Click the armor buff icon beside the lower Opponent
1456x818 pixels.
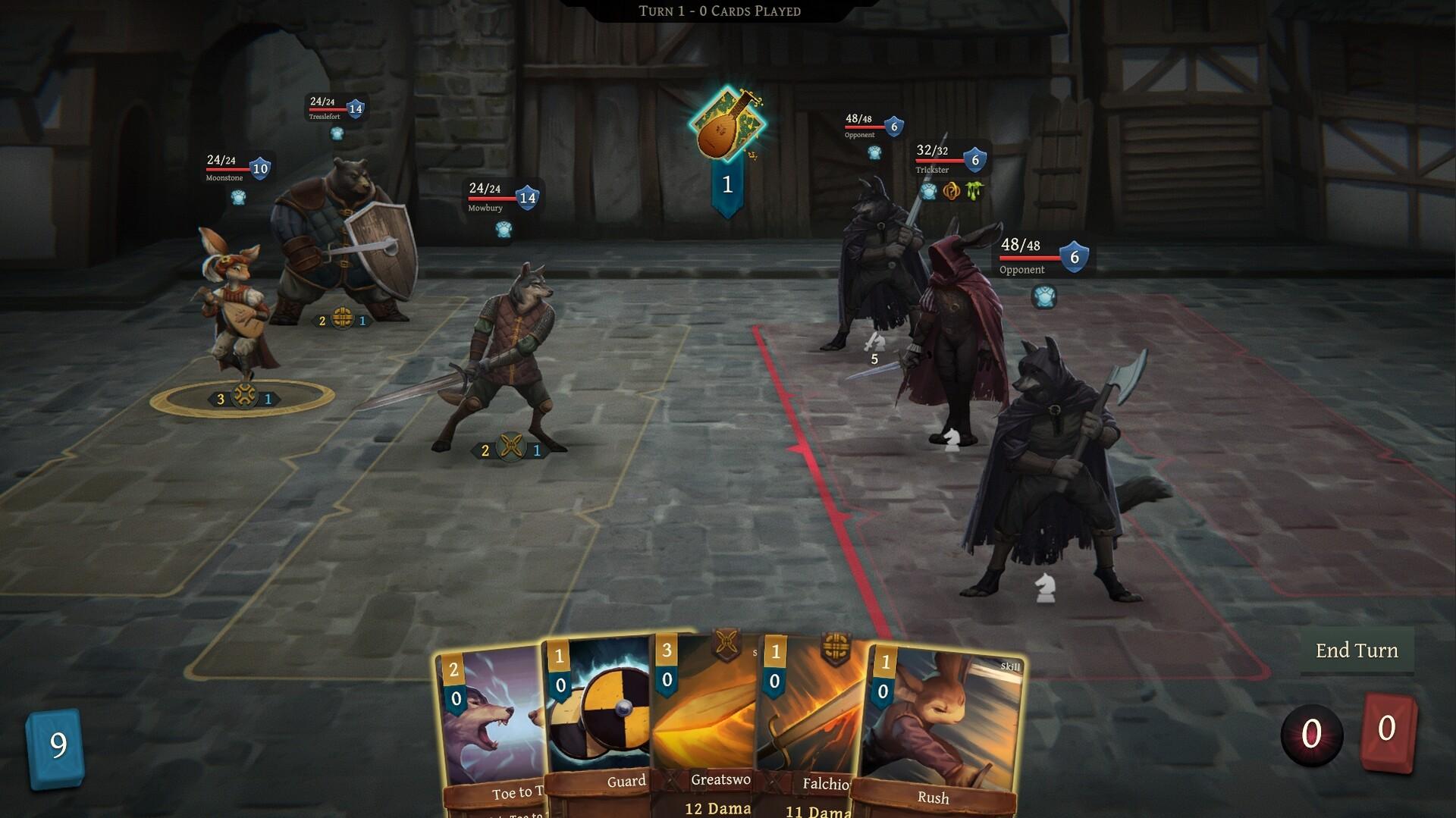pyautogui.click(x=1044, y=297)
